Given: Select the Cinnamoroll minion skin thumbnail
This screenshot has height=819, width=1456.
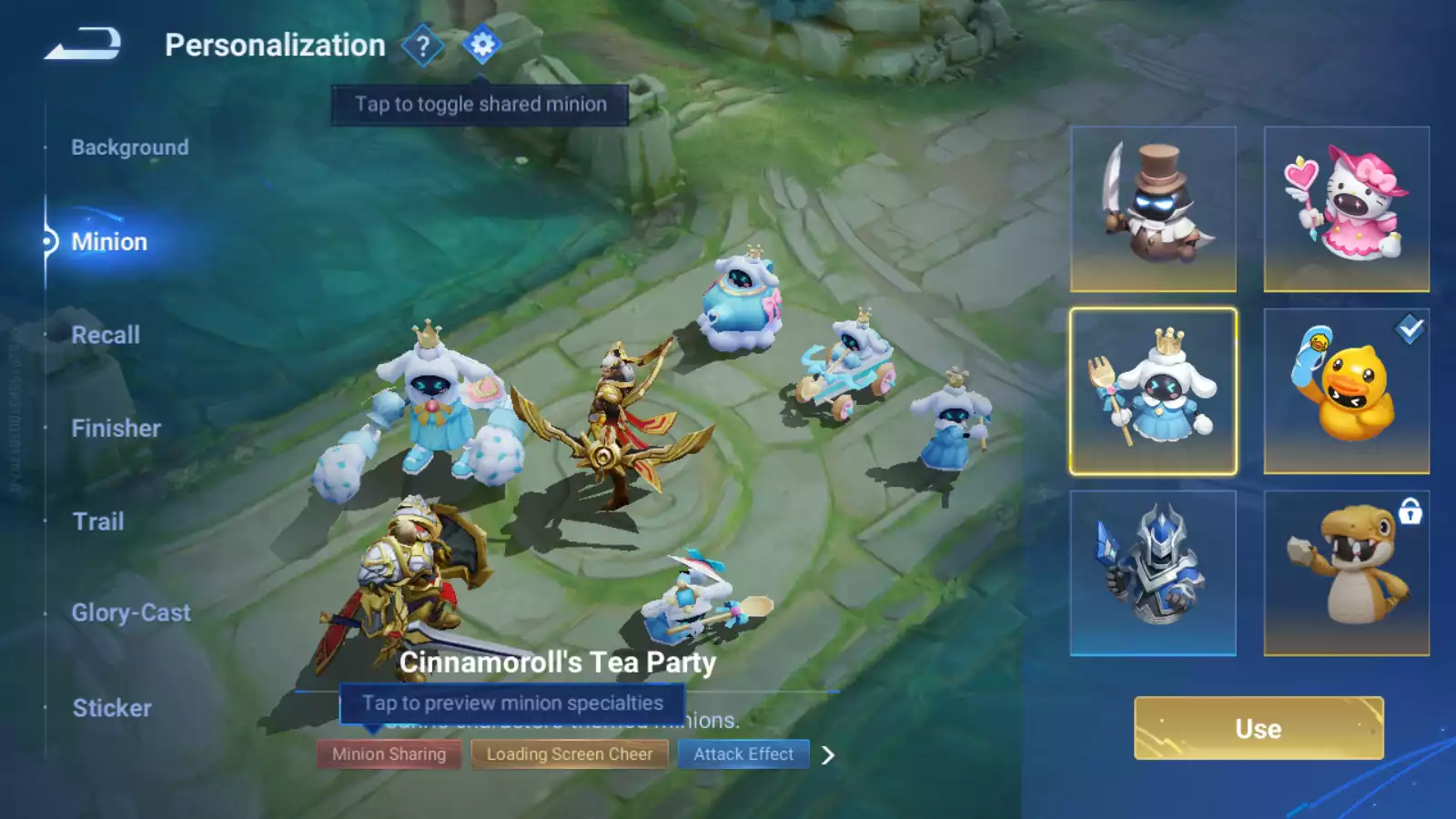Looking at the screenshot, I should pos(1153,391).
